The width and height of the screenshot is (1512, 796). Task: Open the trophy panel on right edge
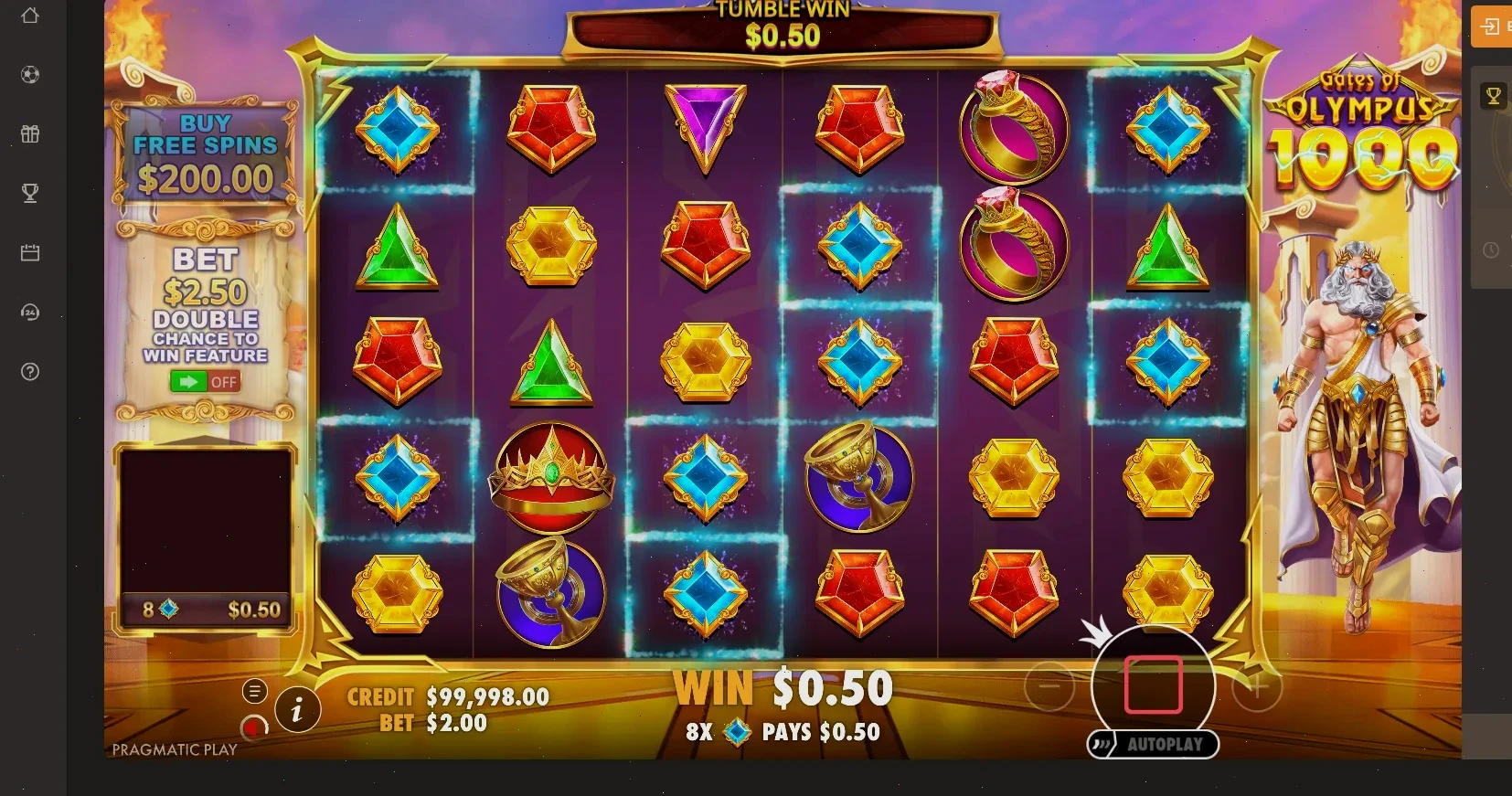click(1494, 96)
